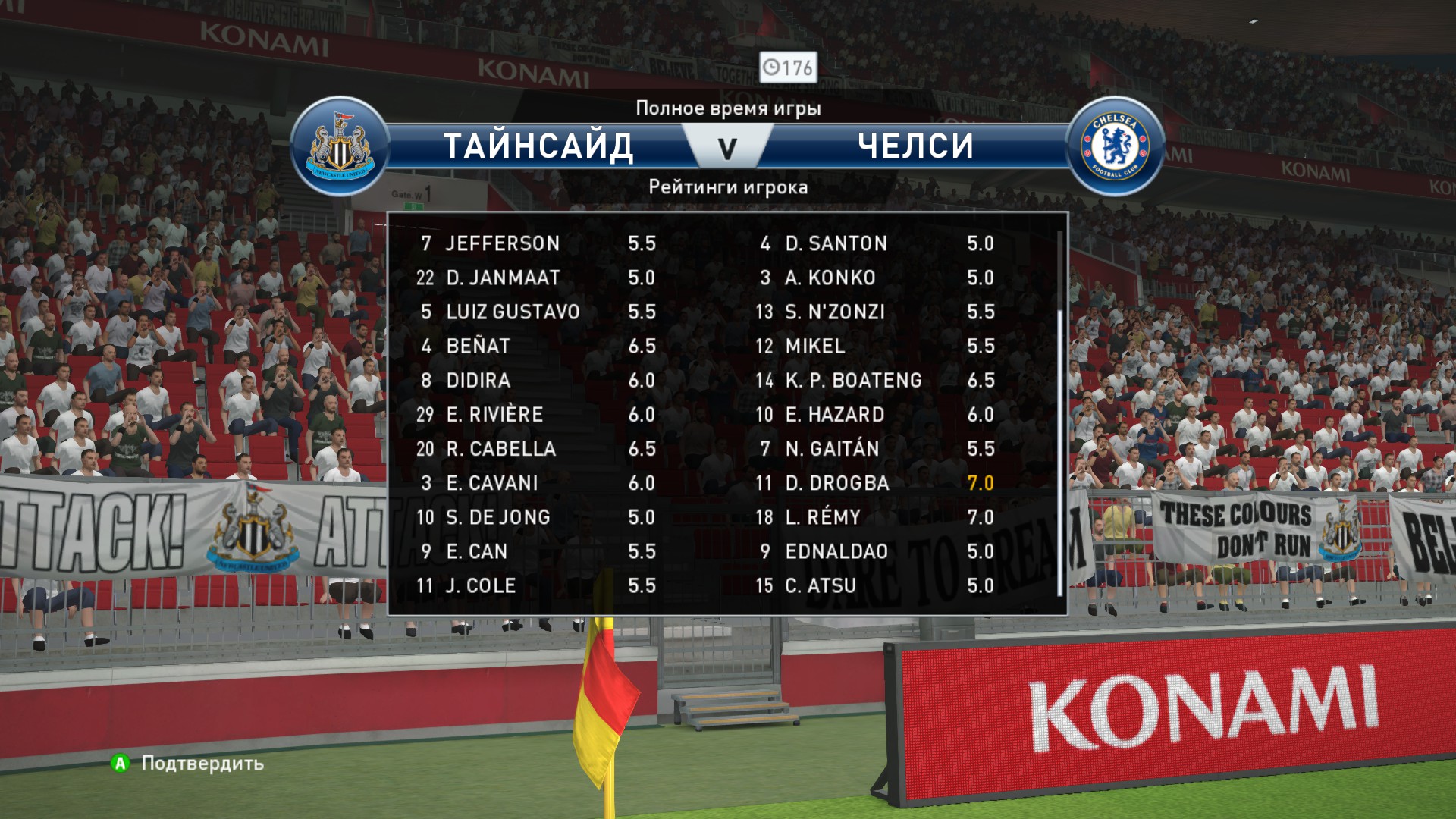Screen dimensions: 1456x819
Task: Pick the highlighted D. Drogba row
Action: coord(876,483)
